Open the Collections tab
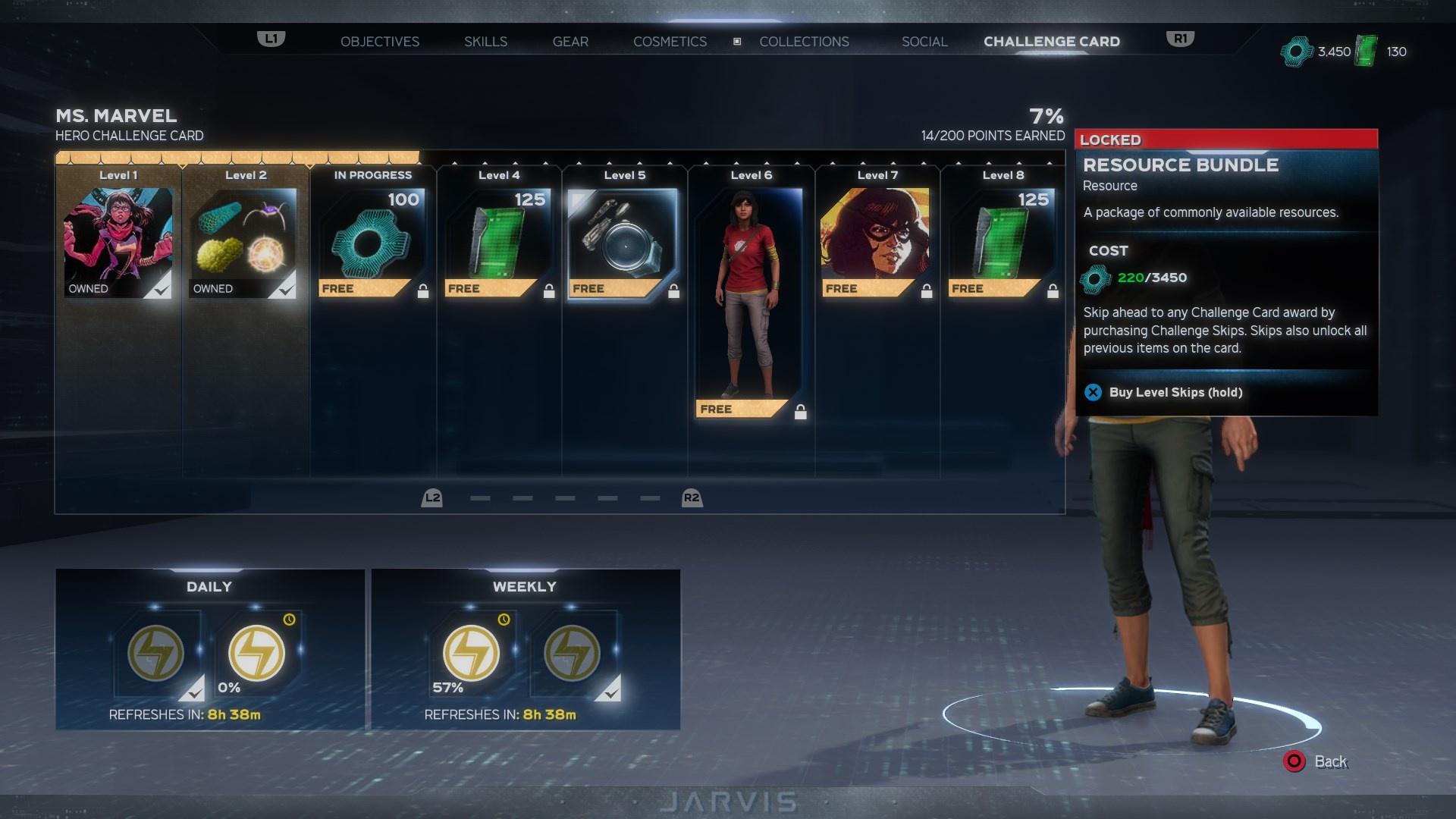 [x=804, y=42]
